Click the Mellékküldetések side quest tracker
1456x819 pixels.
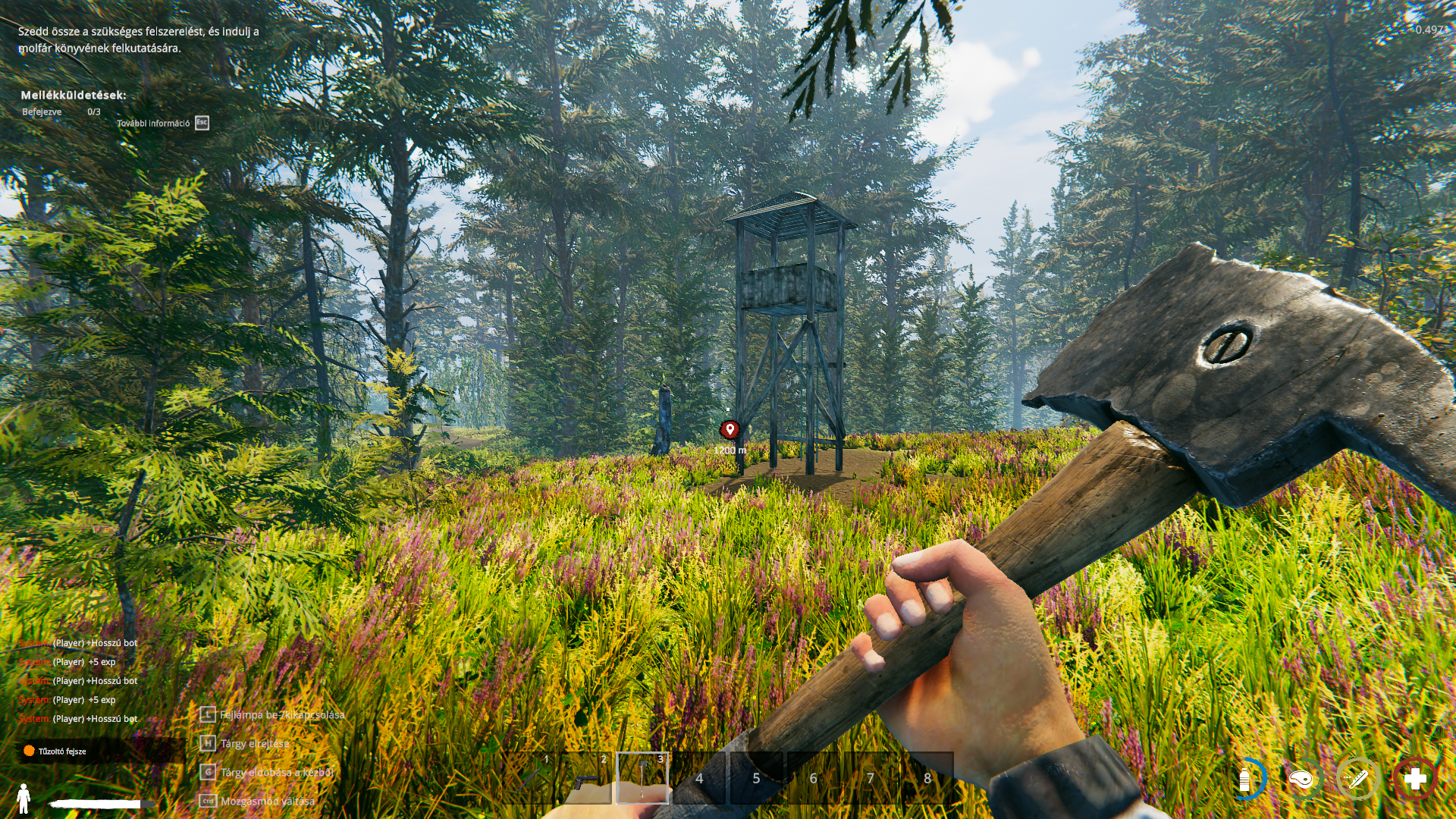[74, 96]
